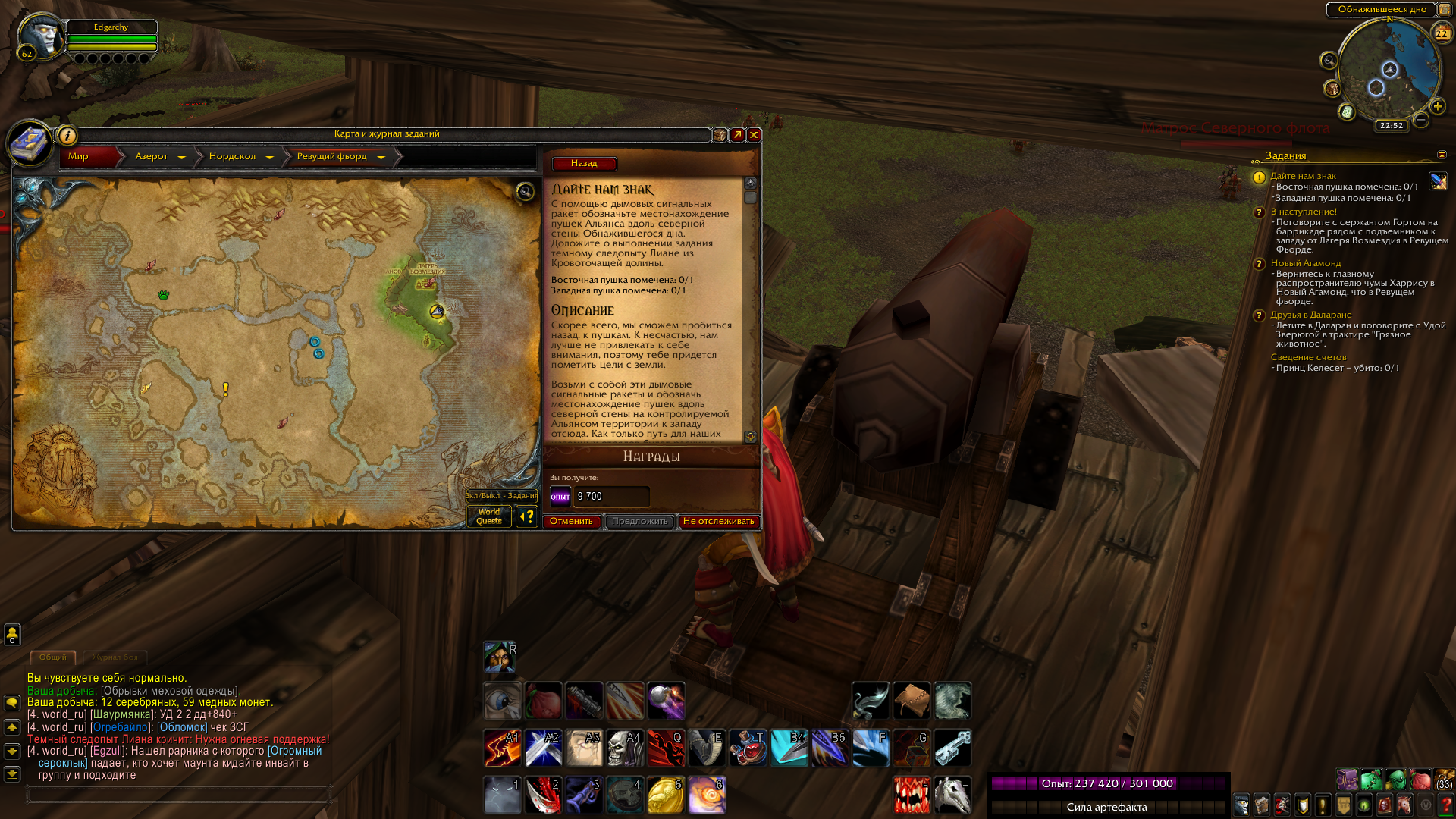Open the World Quests button
Screen dimensions: 1456x819
[489, 516]
